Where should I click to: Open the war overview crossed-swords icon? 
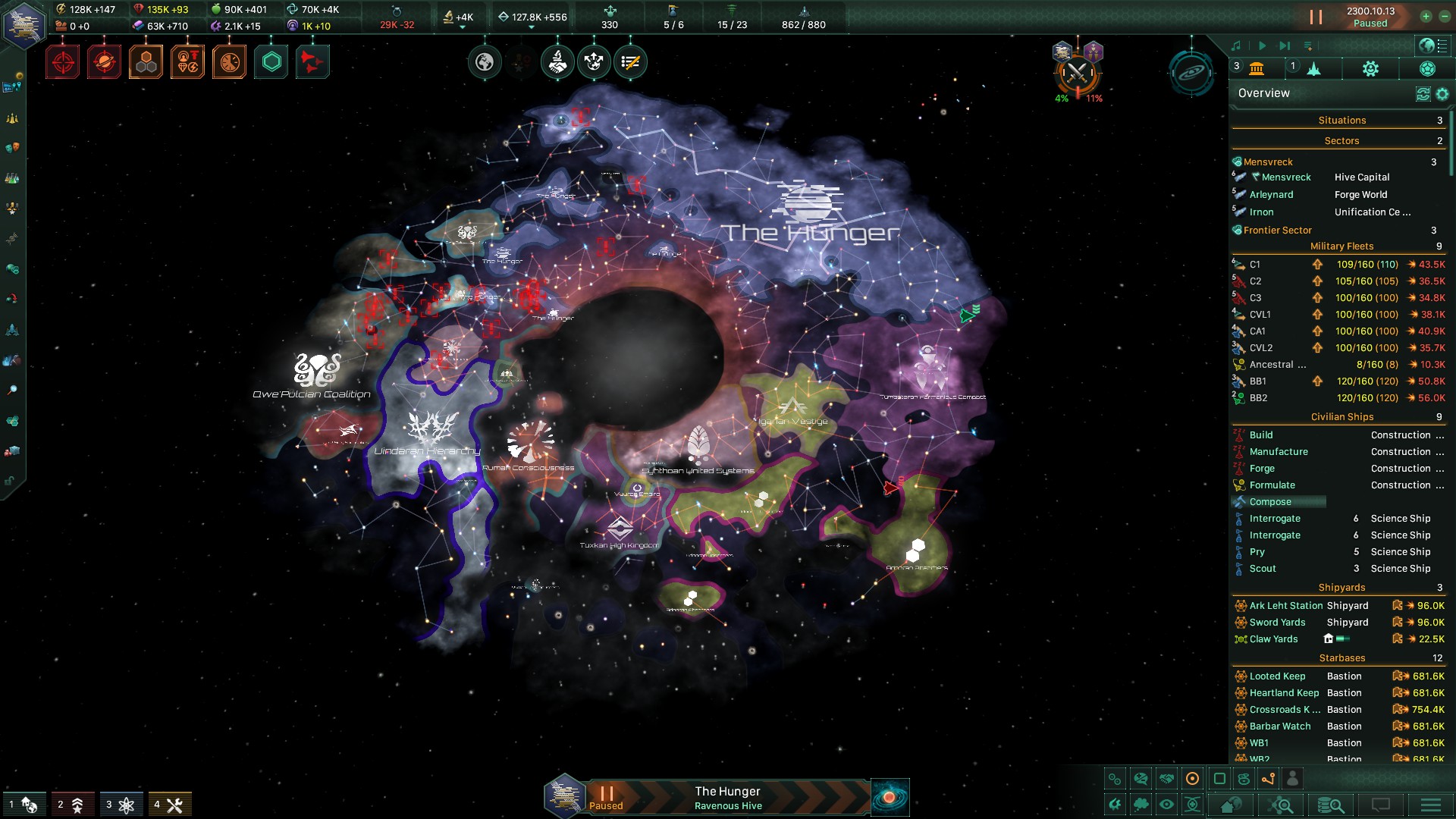[1077, 74]
